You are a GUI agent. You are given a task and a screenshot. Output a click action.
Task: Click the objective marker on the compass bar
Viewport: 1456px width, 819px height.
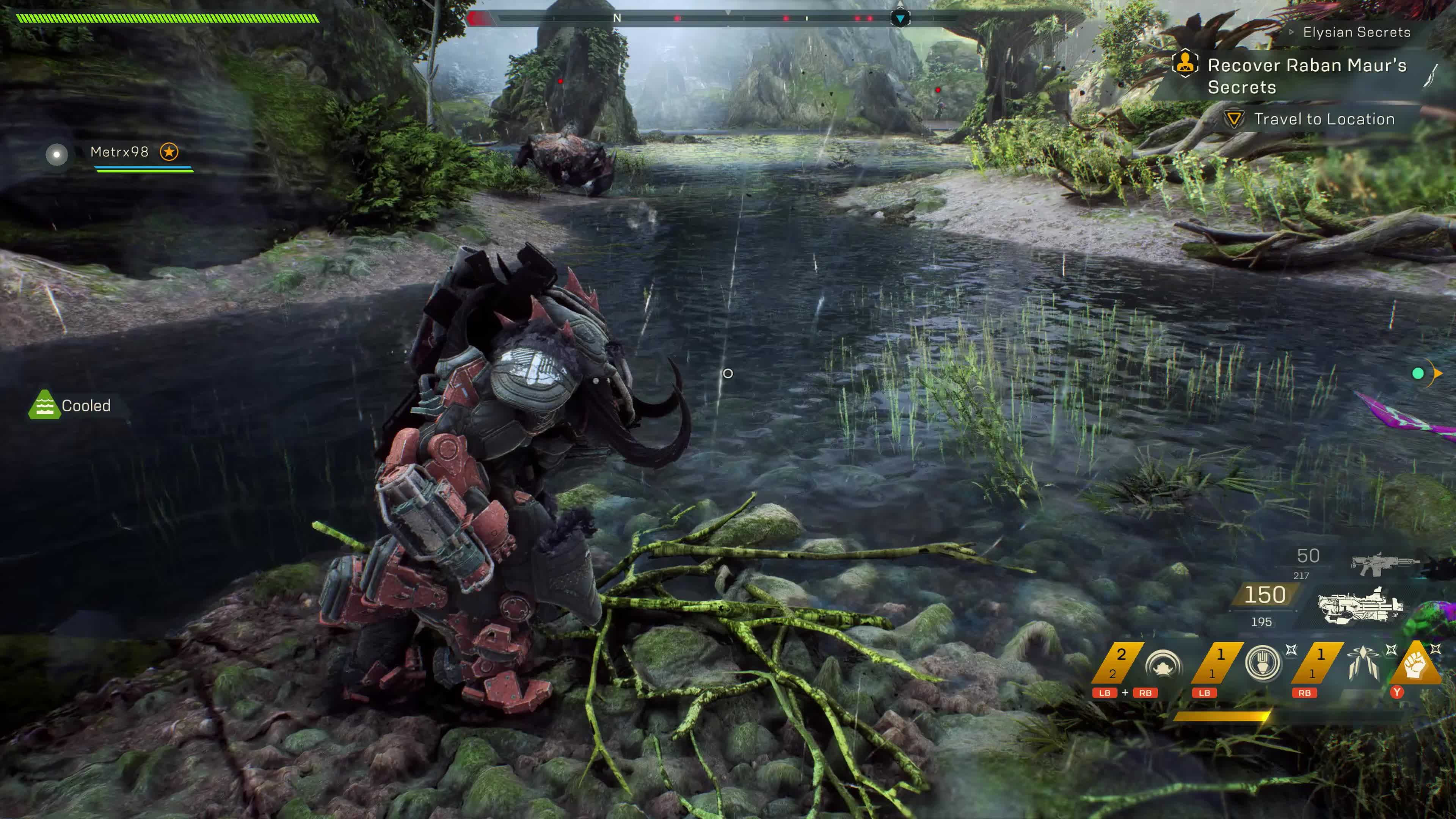[x=900, y=19]
